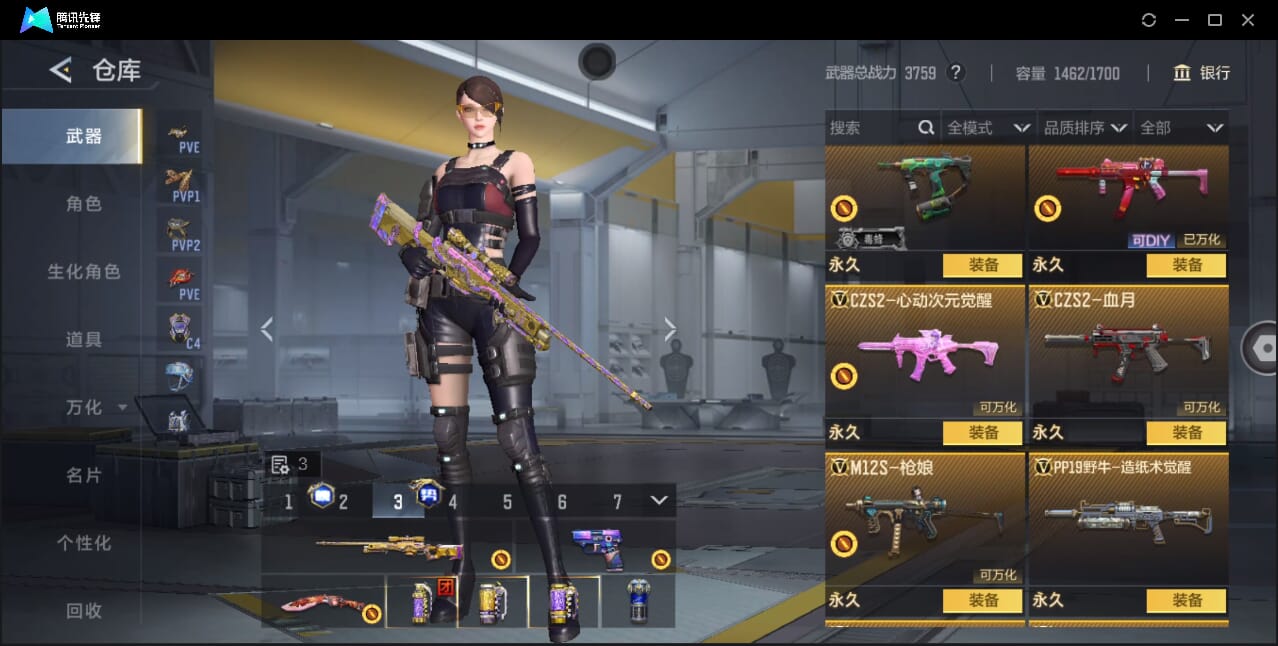Go back using the 仓库 back arrow

tap(61, 70)
